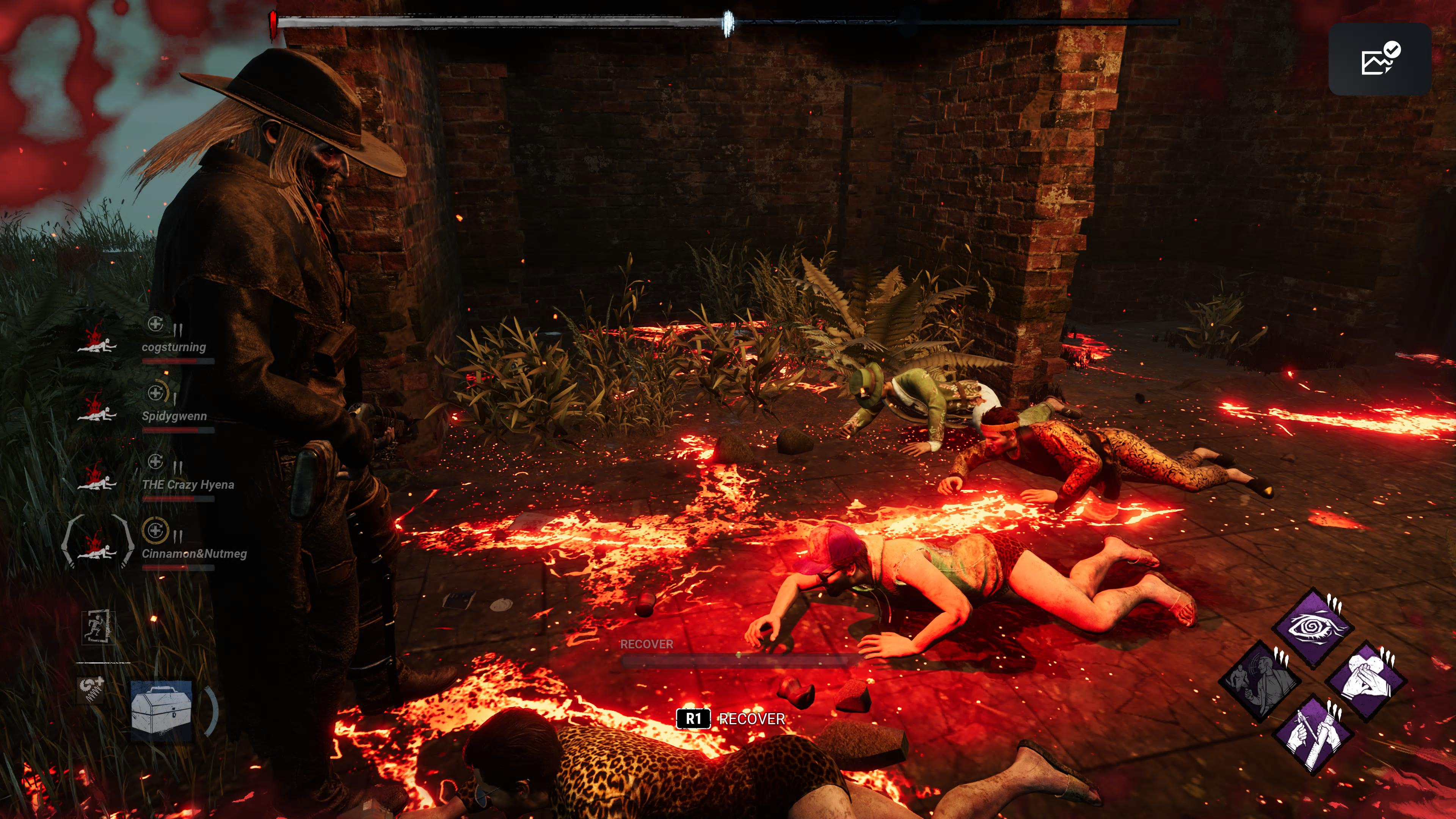The image size is (1456, 819).
Task: Click the exit gate status icon
Action: [x=98, y=628]
